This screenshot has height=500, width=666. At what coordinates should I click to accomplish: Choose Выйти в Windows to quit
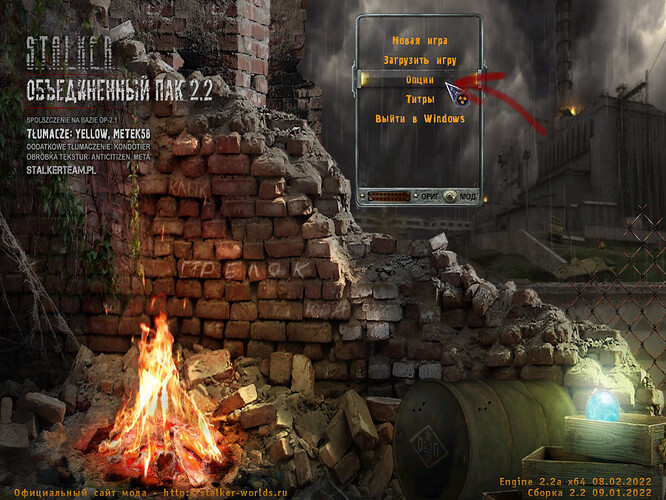coord(419,119)
